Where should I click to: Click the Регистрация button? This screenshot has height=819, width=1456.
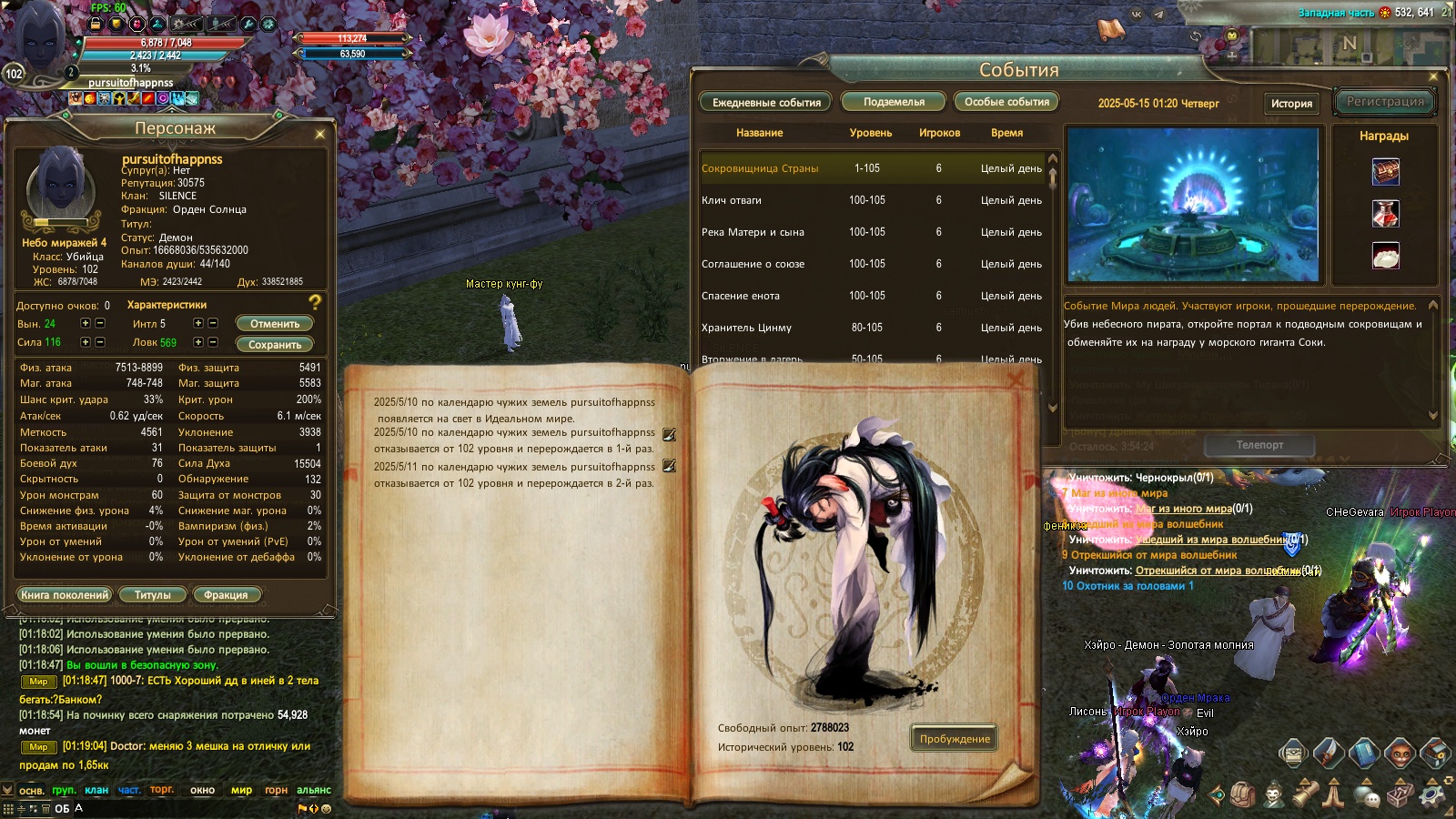(1385, 102)
